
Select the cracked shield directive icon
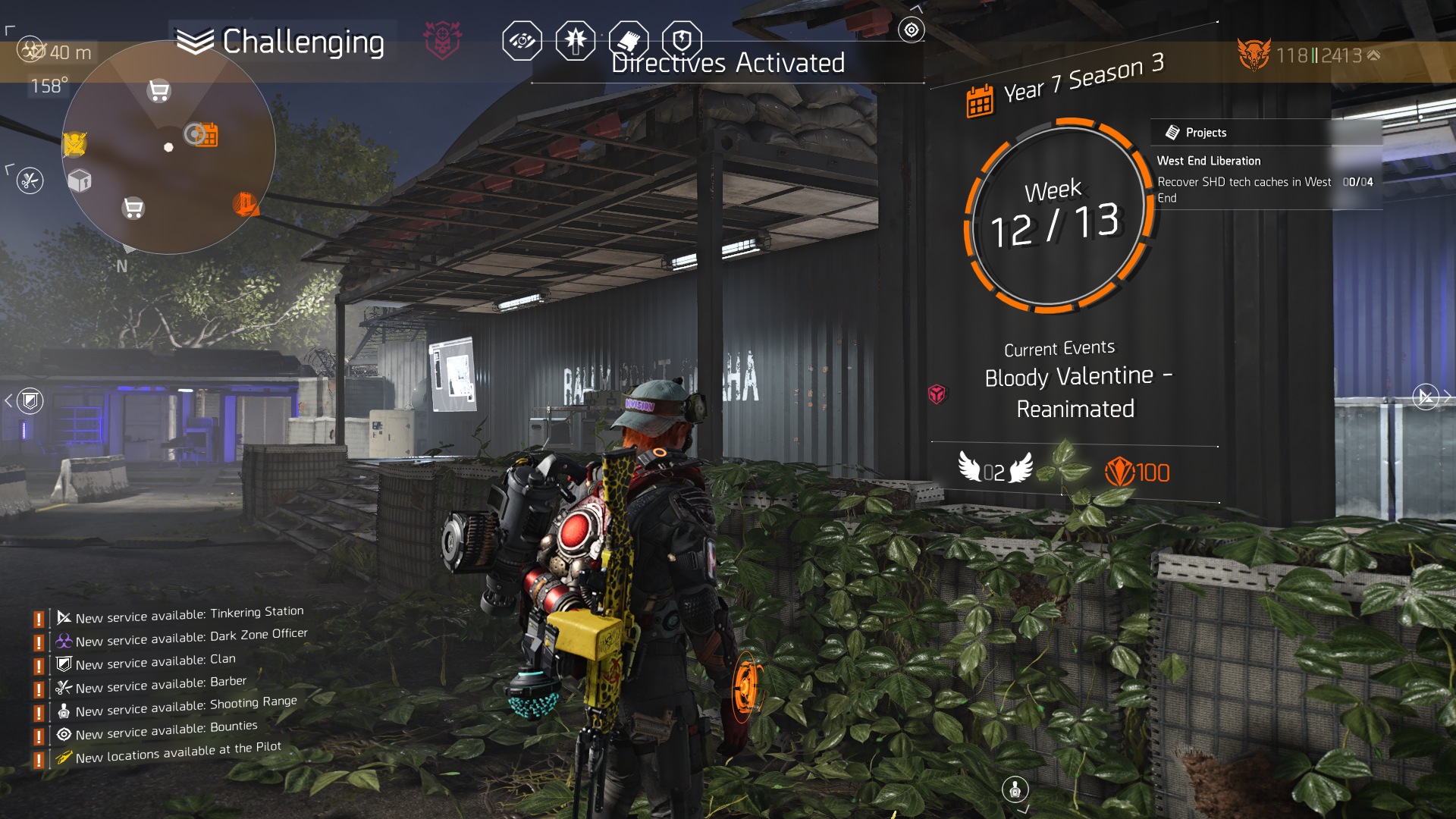click(x=680, y=40)
